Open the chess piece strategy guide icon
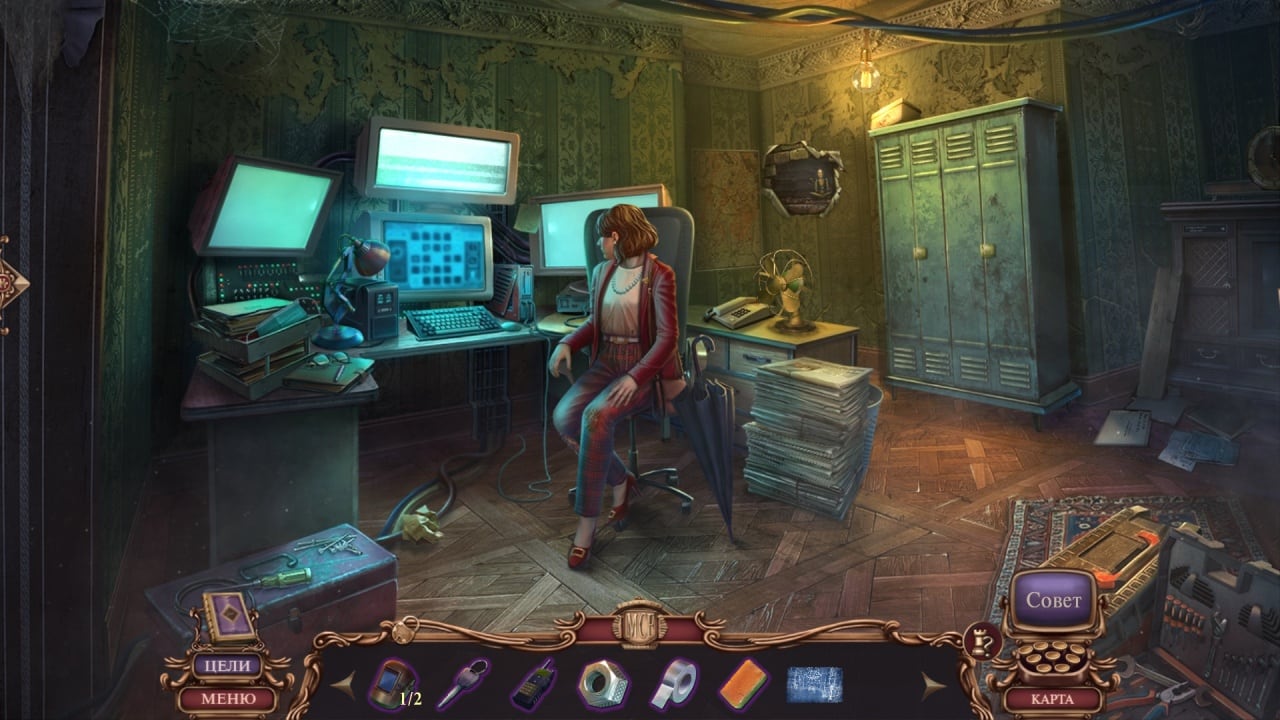The image size is (1280, 720). coord(978,642)
